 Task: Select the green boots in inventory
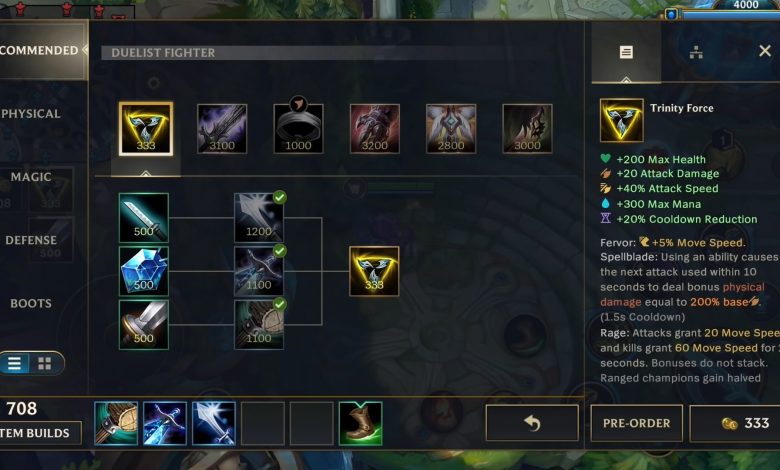pyautogui.click(x=361, y=423)
